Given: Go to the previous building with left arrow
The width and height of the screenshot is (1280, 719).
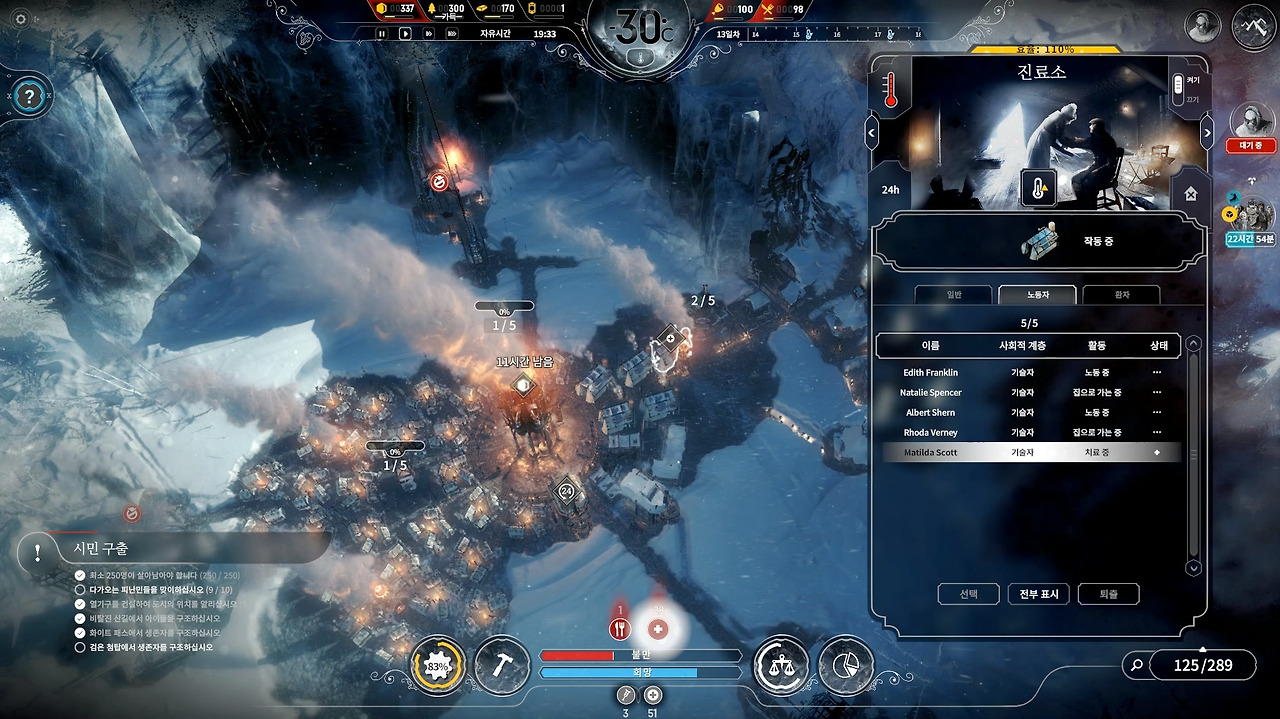Looking at the screenshot, I should 872,132.
